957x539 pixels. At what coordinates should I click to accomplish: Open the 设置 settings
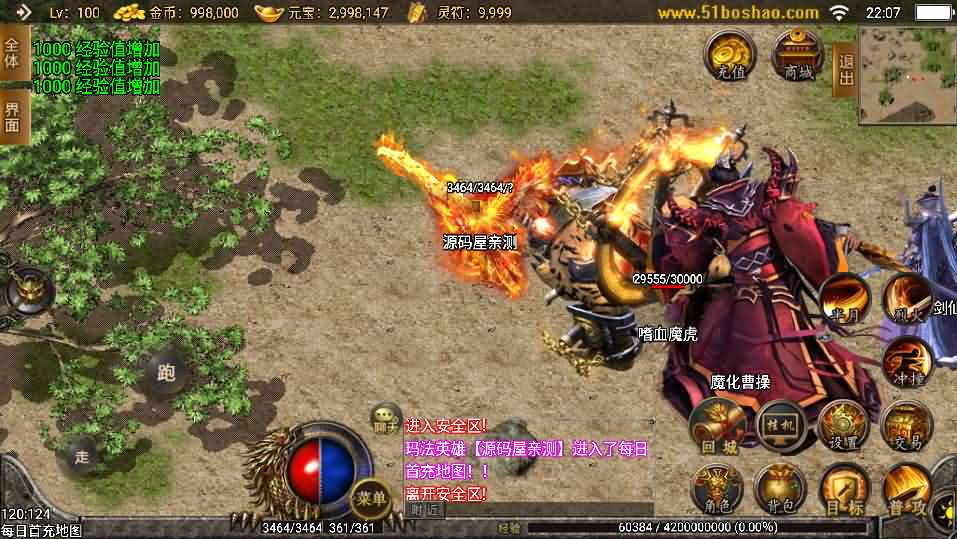844,427
